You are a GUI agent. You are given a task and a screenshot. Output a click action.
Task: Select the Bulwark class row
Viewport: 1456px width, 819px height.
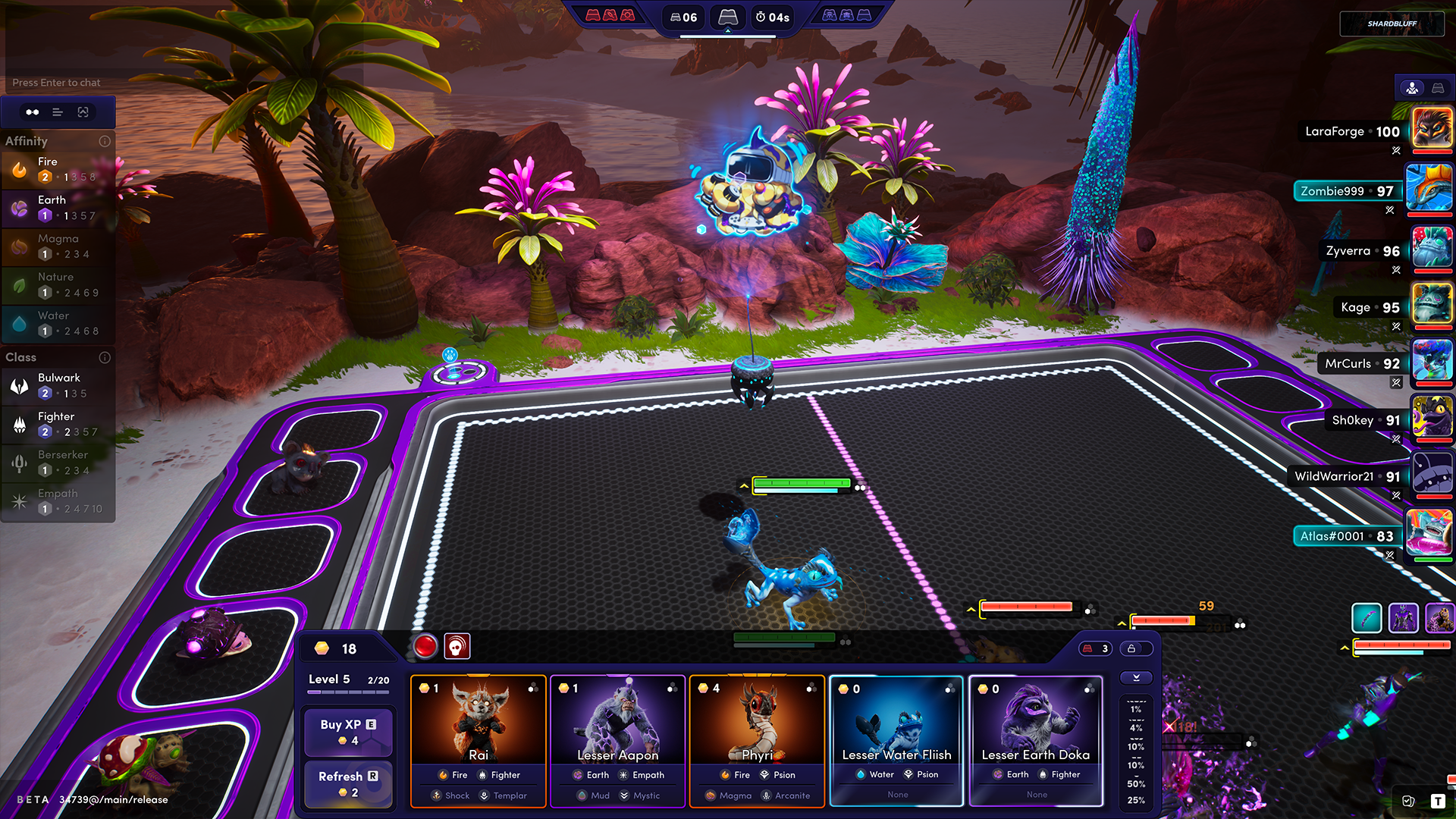click(58, 385)
